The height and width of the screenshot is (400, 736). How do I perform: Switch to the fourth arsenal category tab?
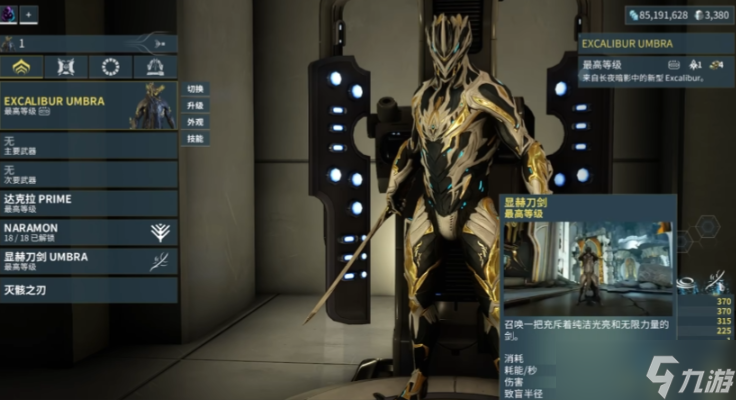tap(155, 67)
